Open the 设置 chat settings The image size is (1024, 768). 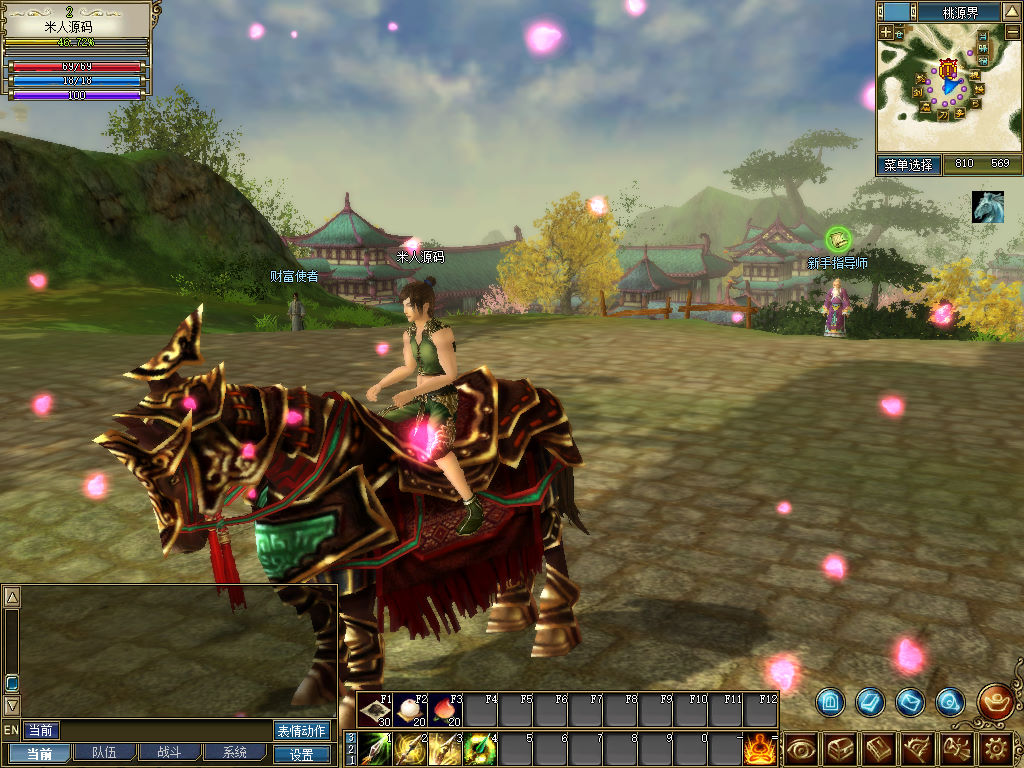click(x=301, y=754)
